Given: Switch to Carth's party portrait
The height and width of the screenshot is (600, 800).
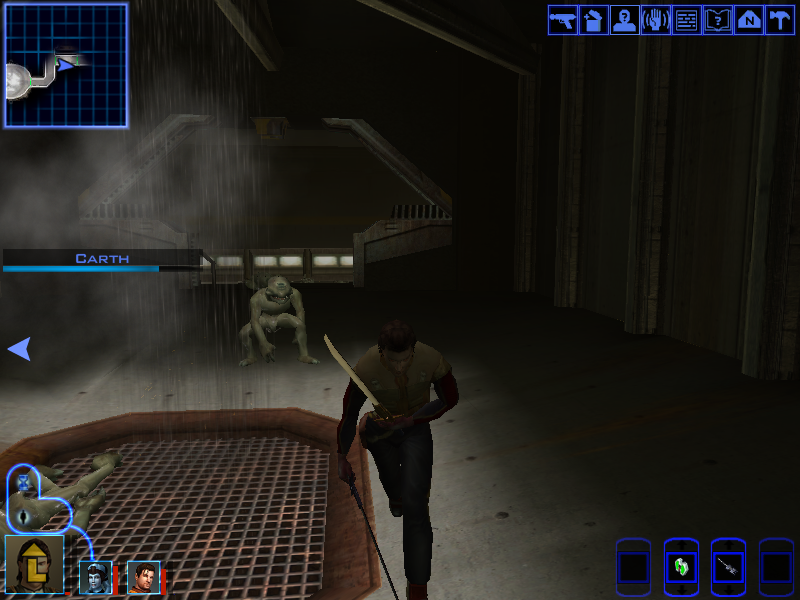Looking at the screenshot, I should pyautogui.click(x=143, y=577).
